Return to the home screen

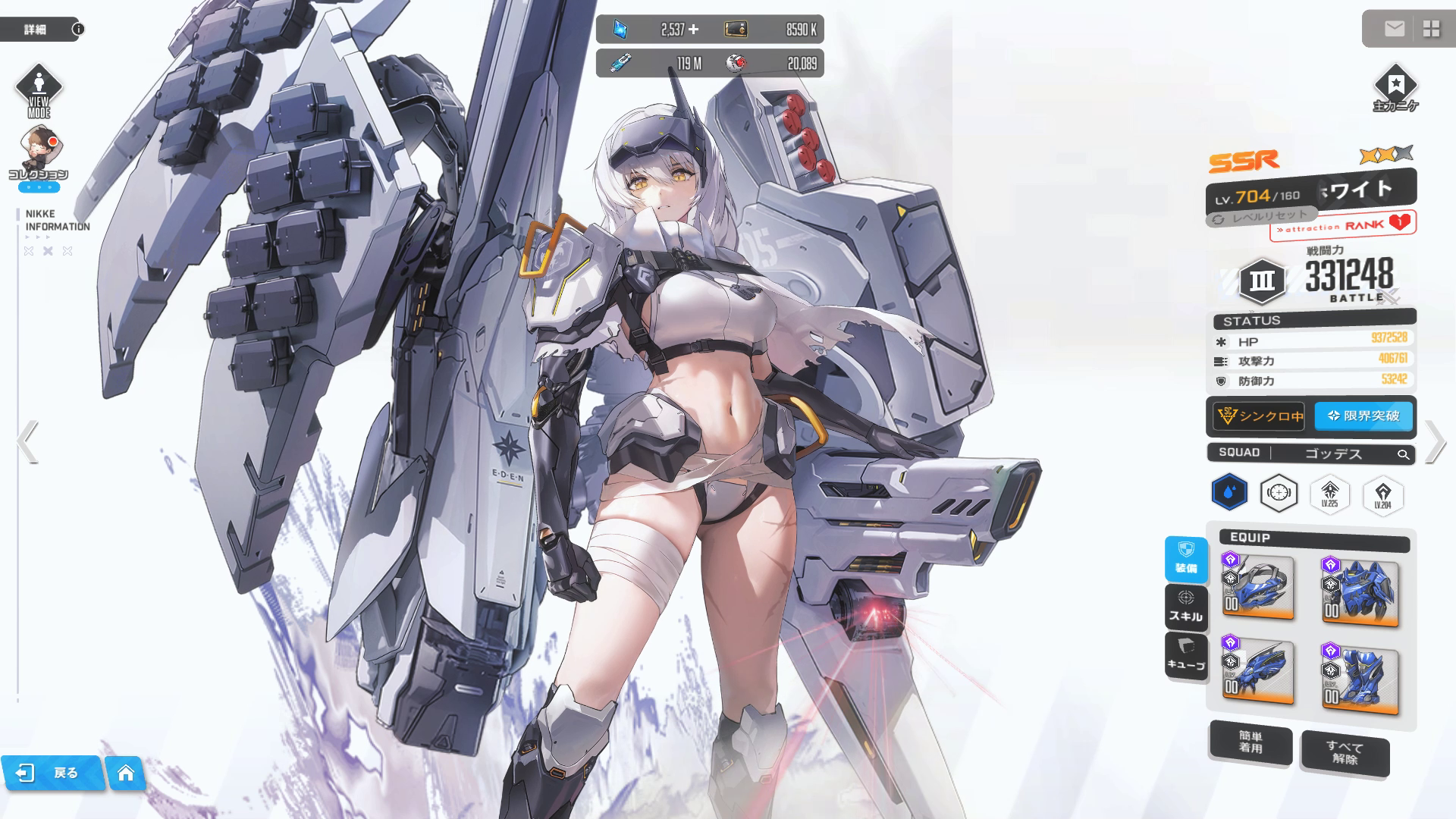126,773
